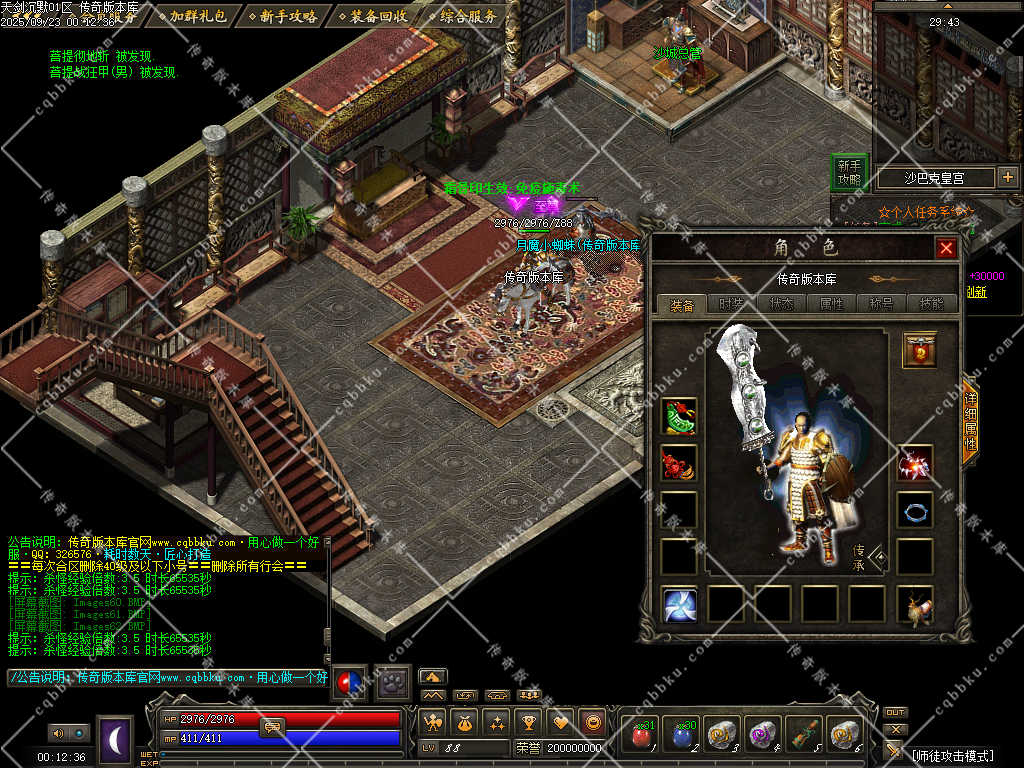
Task: Select the blue ring equipment slot
Action: (914, 510)
